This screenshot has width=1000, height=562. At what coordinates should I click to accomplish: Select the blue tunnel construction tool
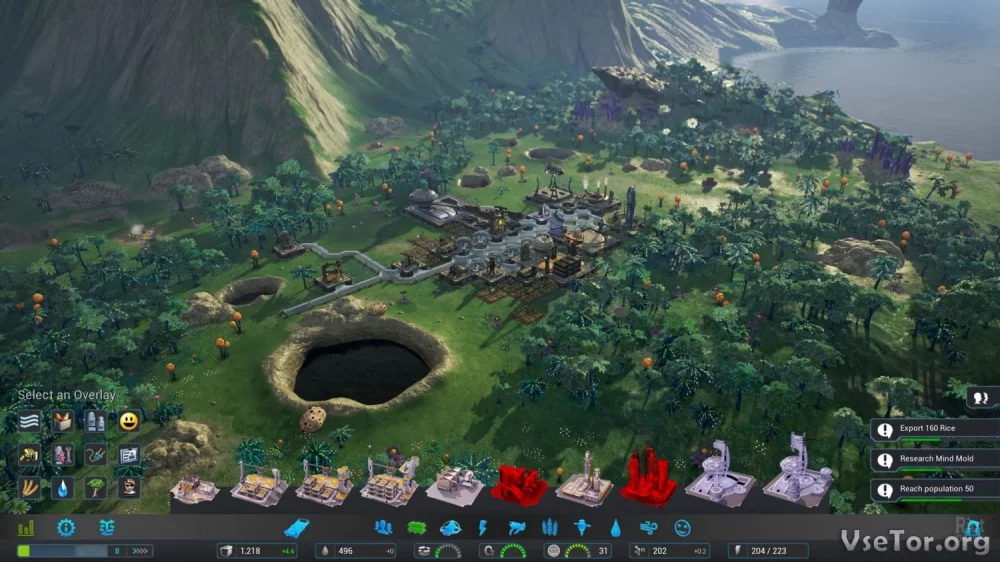point(297,527)
